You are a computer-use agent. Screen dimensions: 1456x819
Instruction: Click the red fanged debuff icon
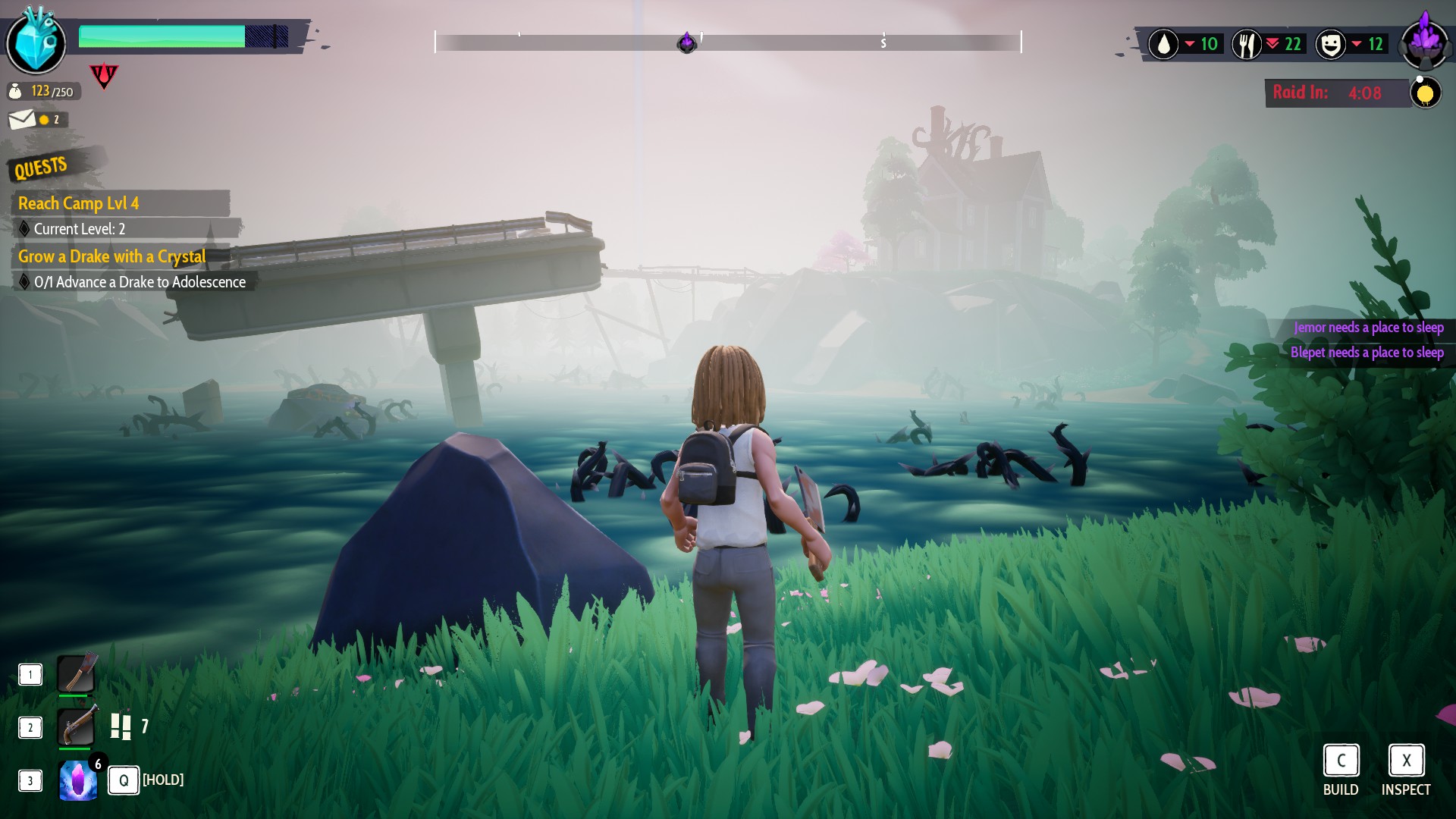tap(104, 75)
